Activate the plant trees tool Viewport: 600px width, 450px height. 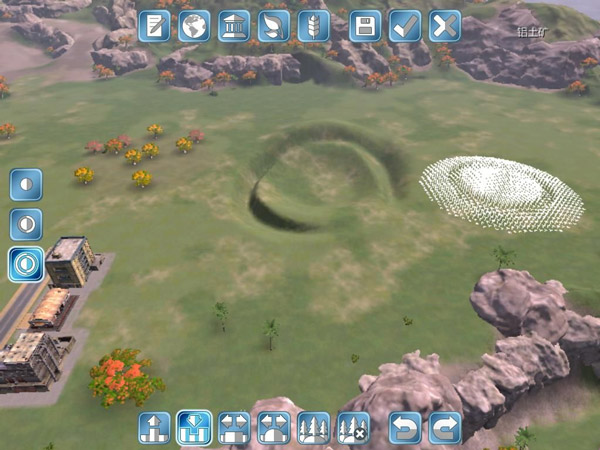(x=313, y=428)
